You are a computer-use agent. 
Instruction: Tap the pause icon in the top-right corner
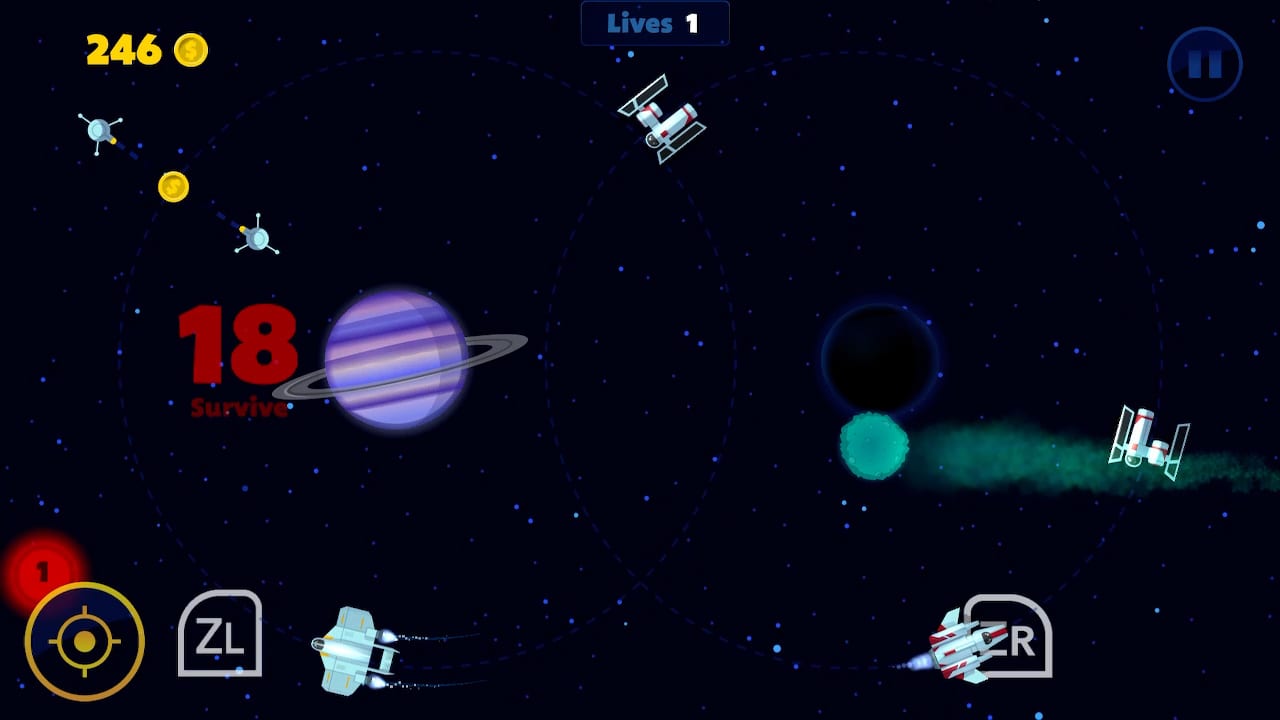click(x=1204, y=63)
